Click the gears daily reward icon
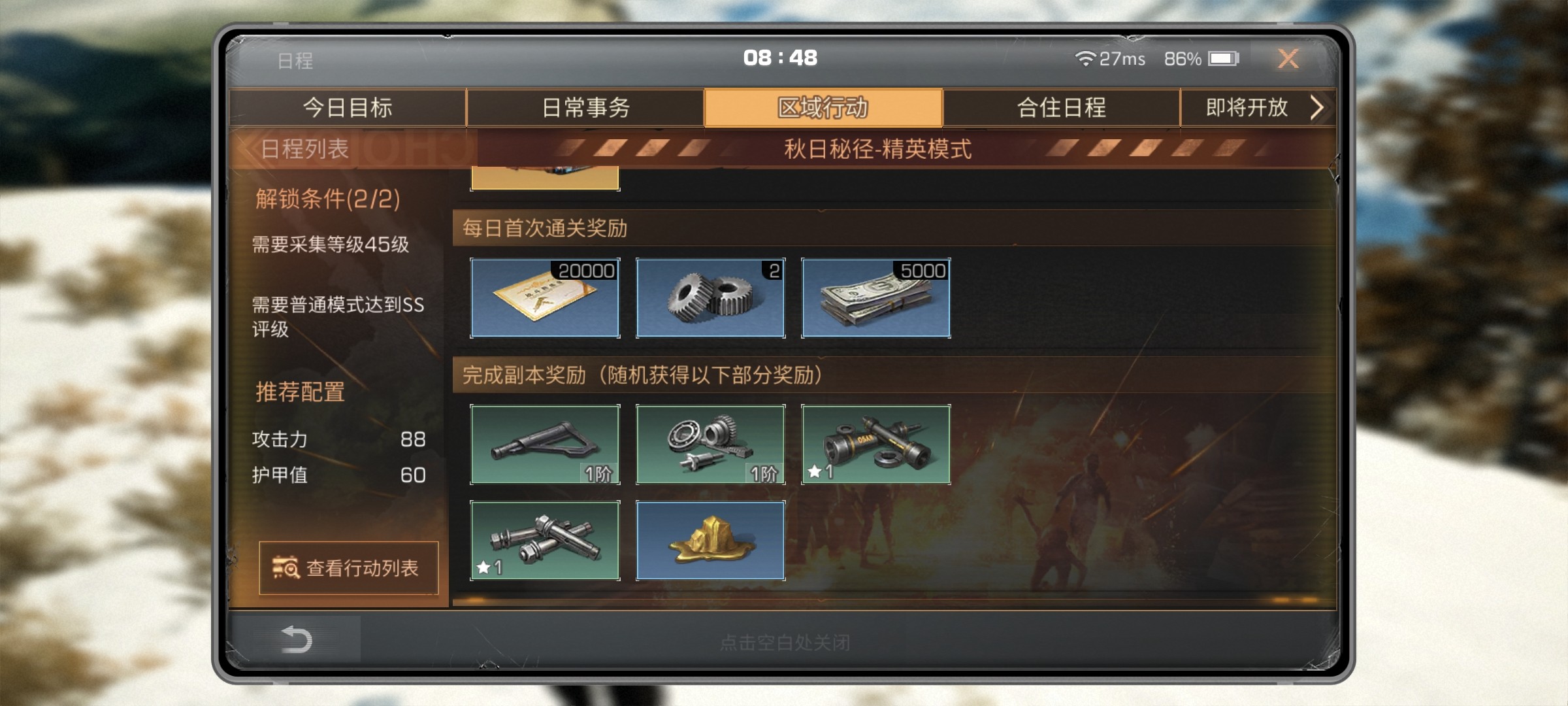The width and height of the screenshot is (1568, 706). 710,299
